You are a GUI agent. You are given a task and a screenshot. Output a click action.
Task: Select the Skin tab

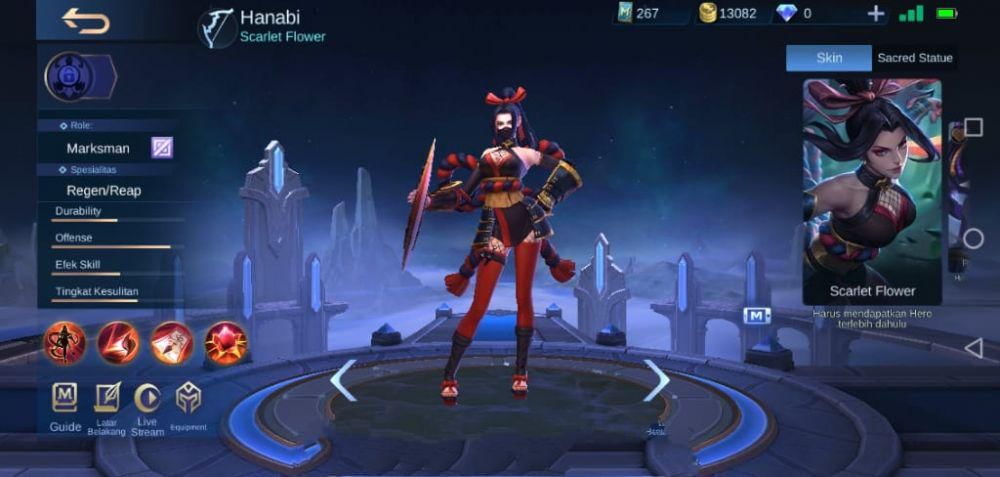click(x=829, y=58)
